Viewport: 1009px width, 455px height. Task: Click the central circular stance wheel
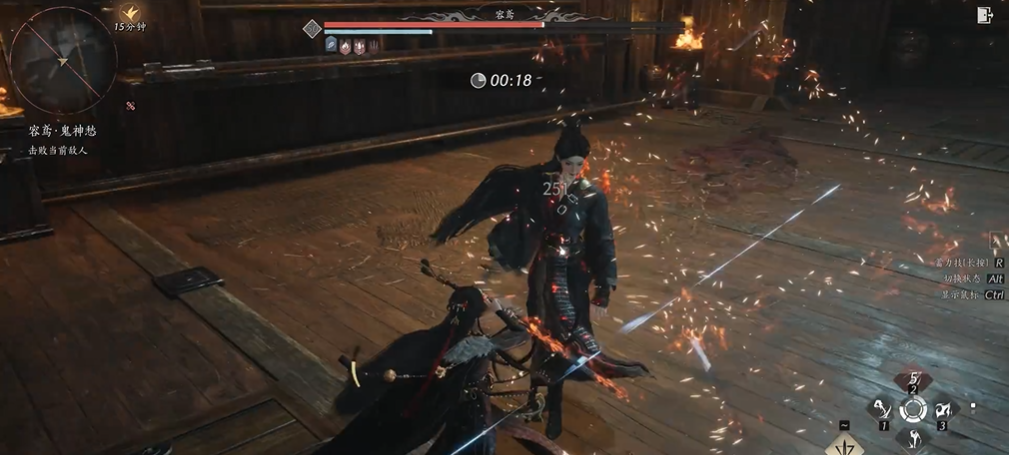912,409
